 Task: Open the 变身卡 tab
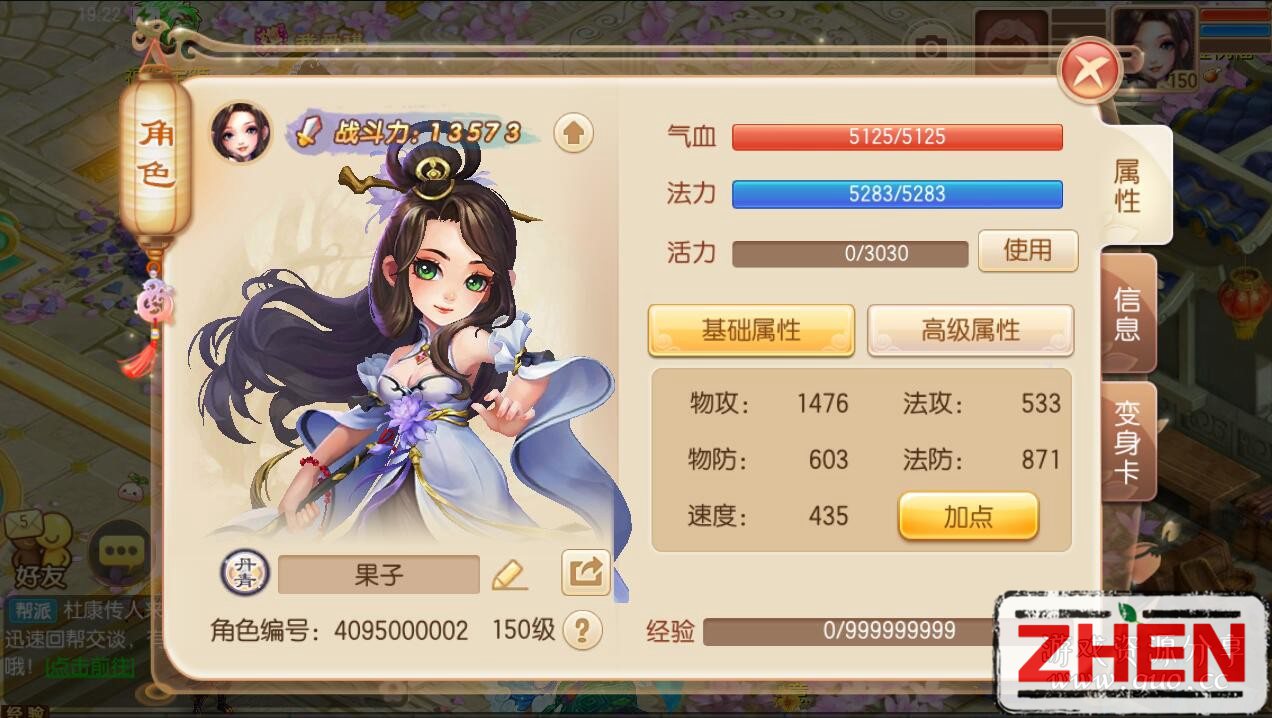tap(1128, 441)
